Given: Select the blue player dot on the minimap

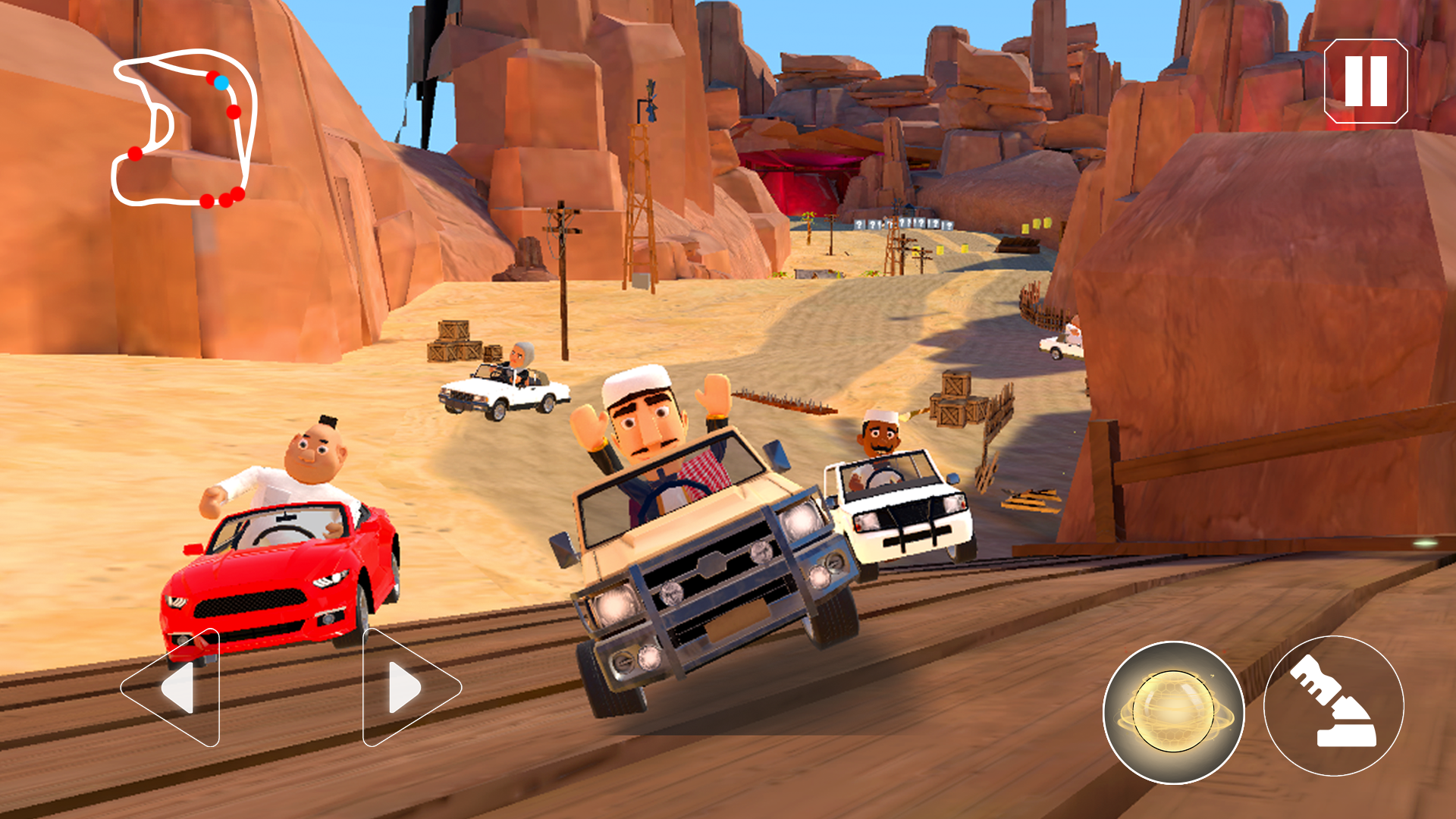Looking at the screenshot, I should click(x=221, y=83).
